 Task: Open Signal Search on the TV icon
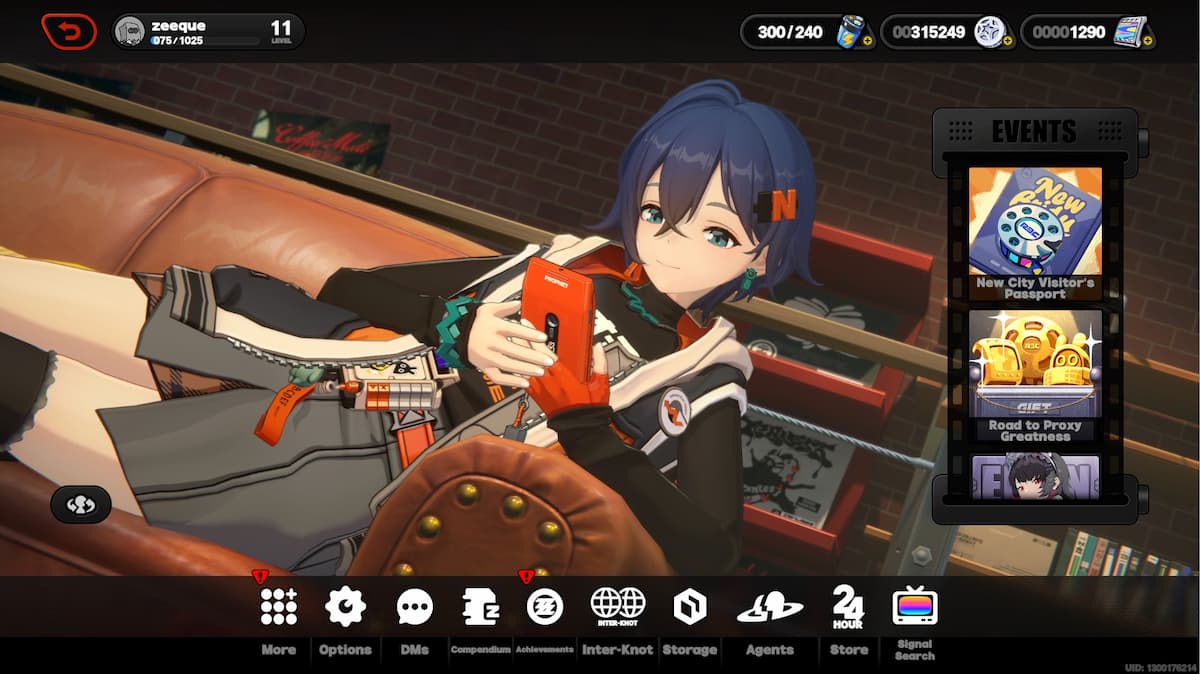(x=914, y=607)
